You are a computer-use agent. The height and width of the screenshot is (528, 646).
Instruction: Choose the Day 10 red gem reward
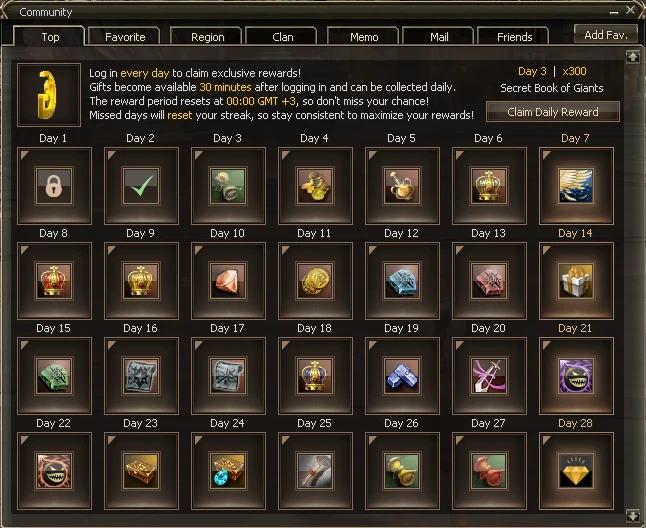(x=228, y=280)
